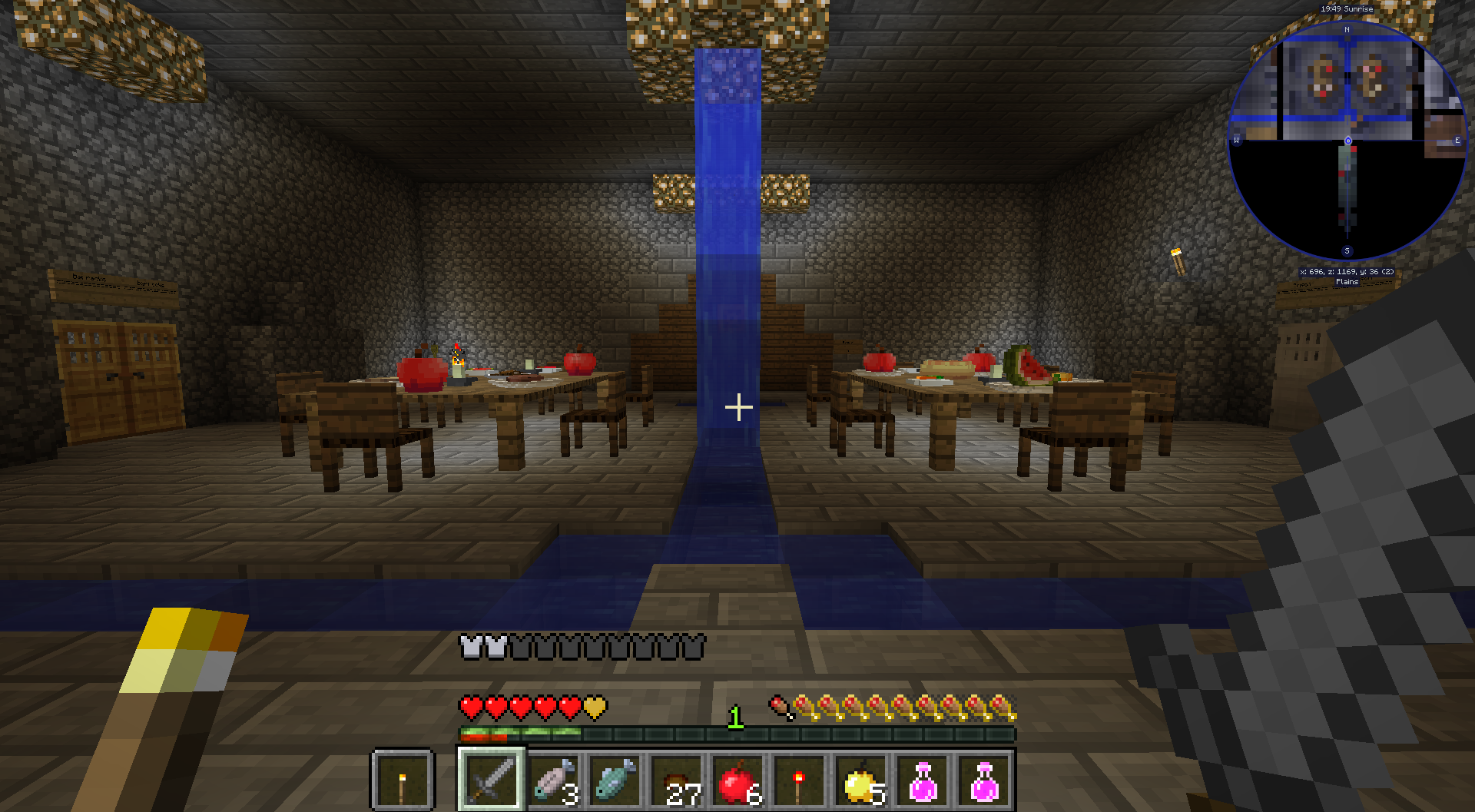
Task: Select the iron sword in the hotbar
Action: coord(492,780)
